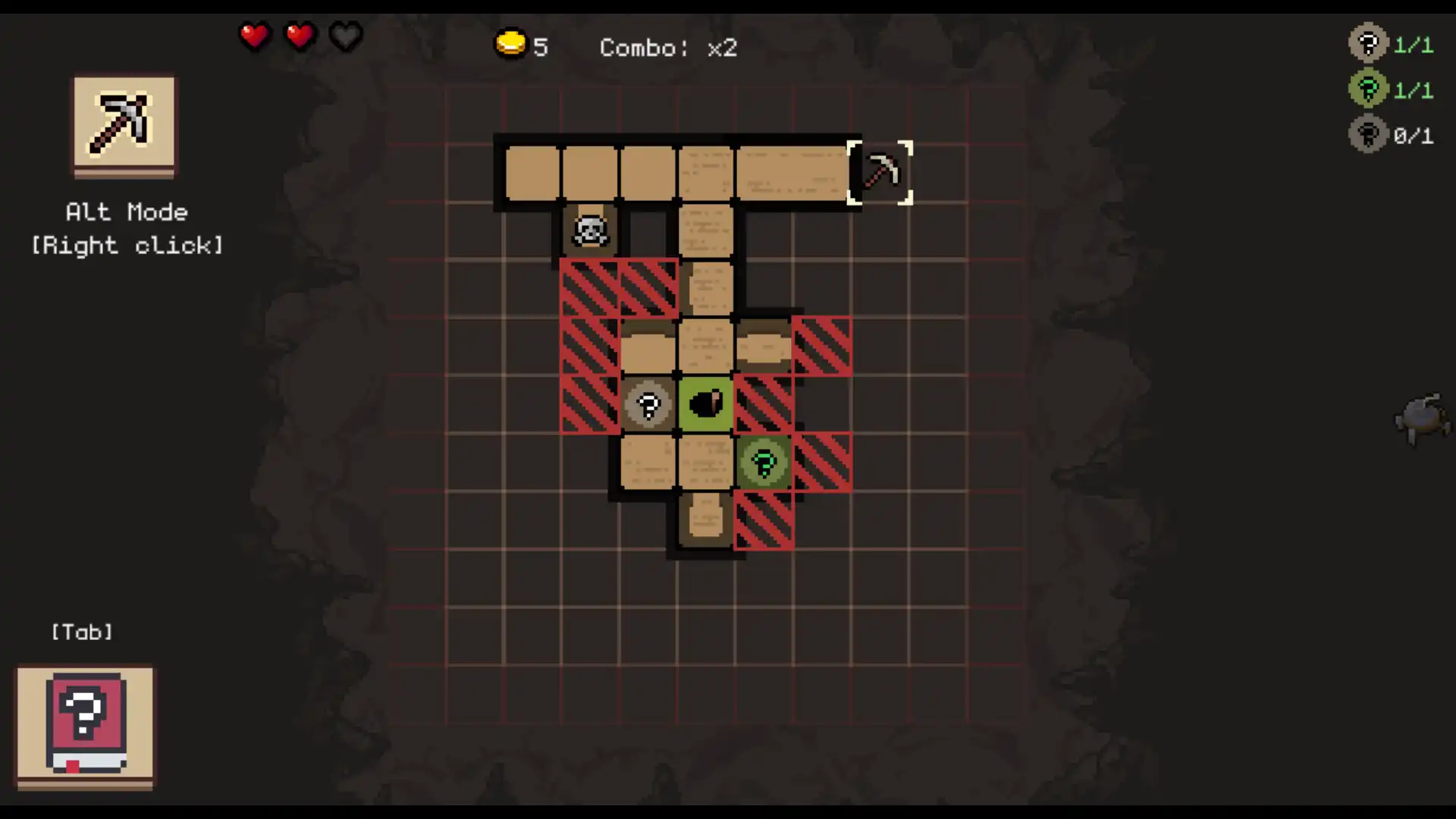The width and height of the screenshot is (1456, 819).
Task: Click the [Tab] label above the book
Action: [81, 632]
